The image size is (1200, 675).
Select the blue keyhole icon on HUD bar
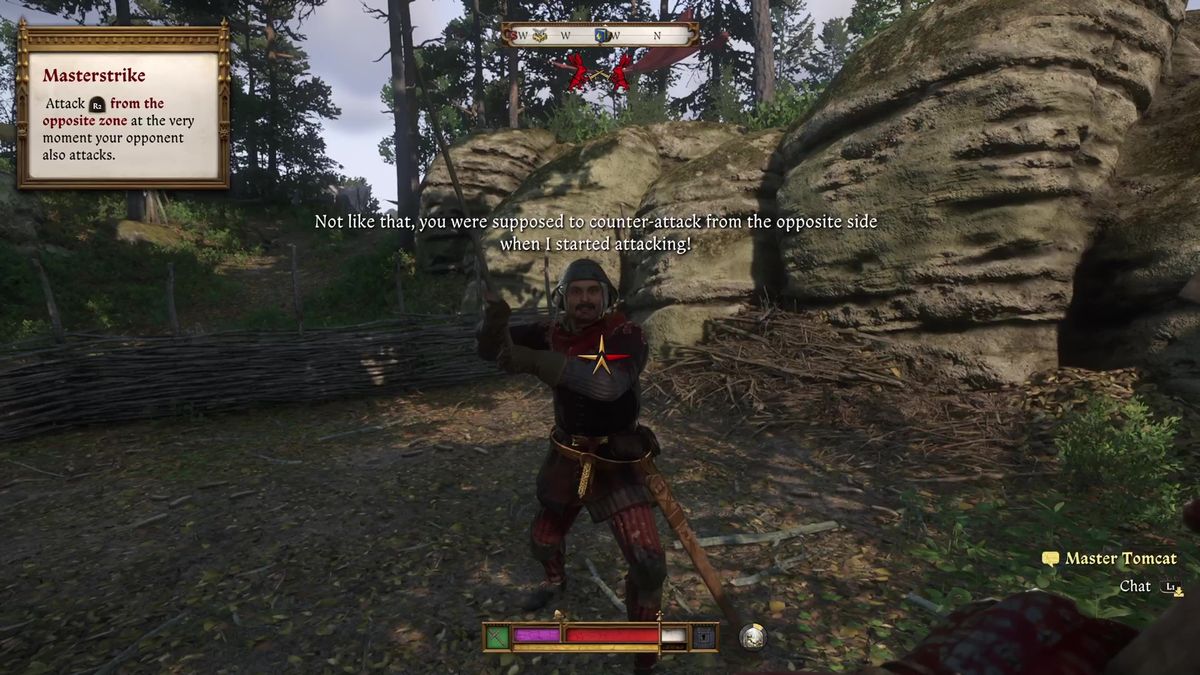704,636
